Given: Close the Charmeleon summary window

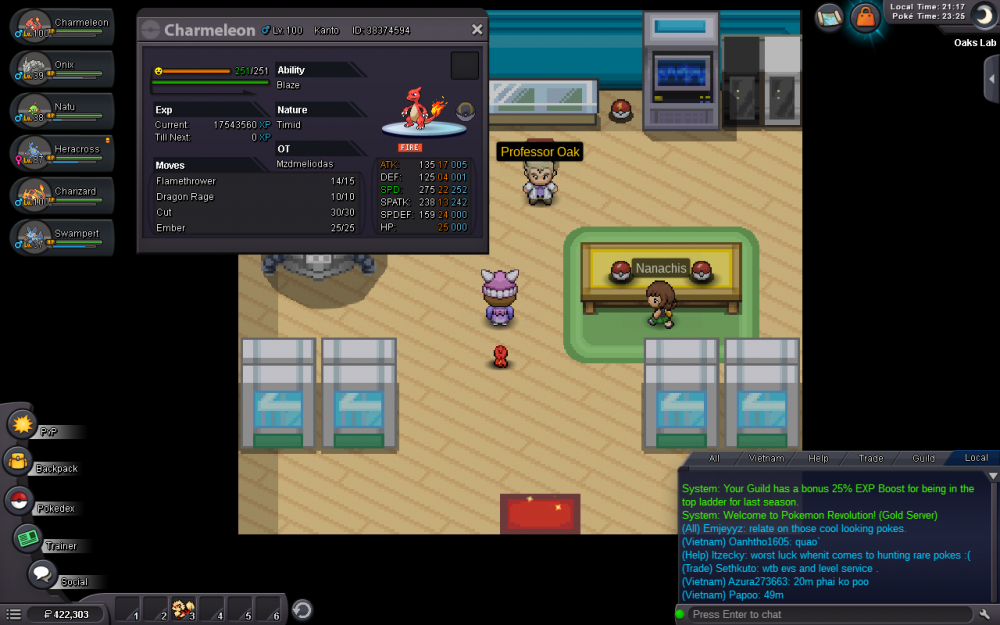Looking at the screenshot, I should (x=477, y=30).
